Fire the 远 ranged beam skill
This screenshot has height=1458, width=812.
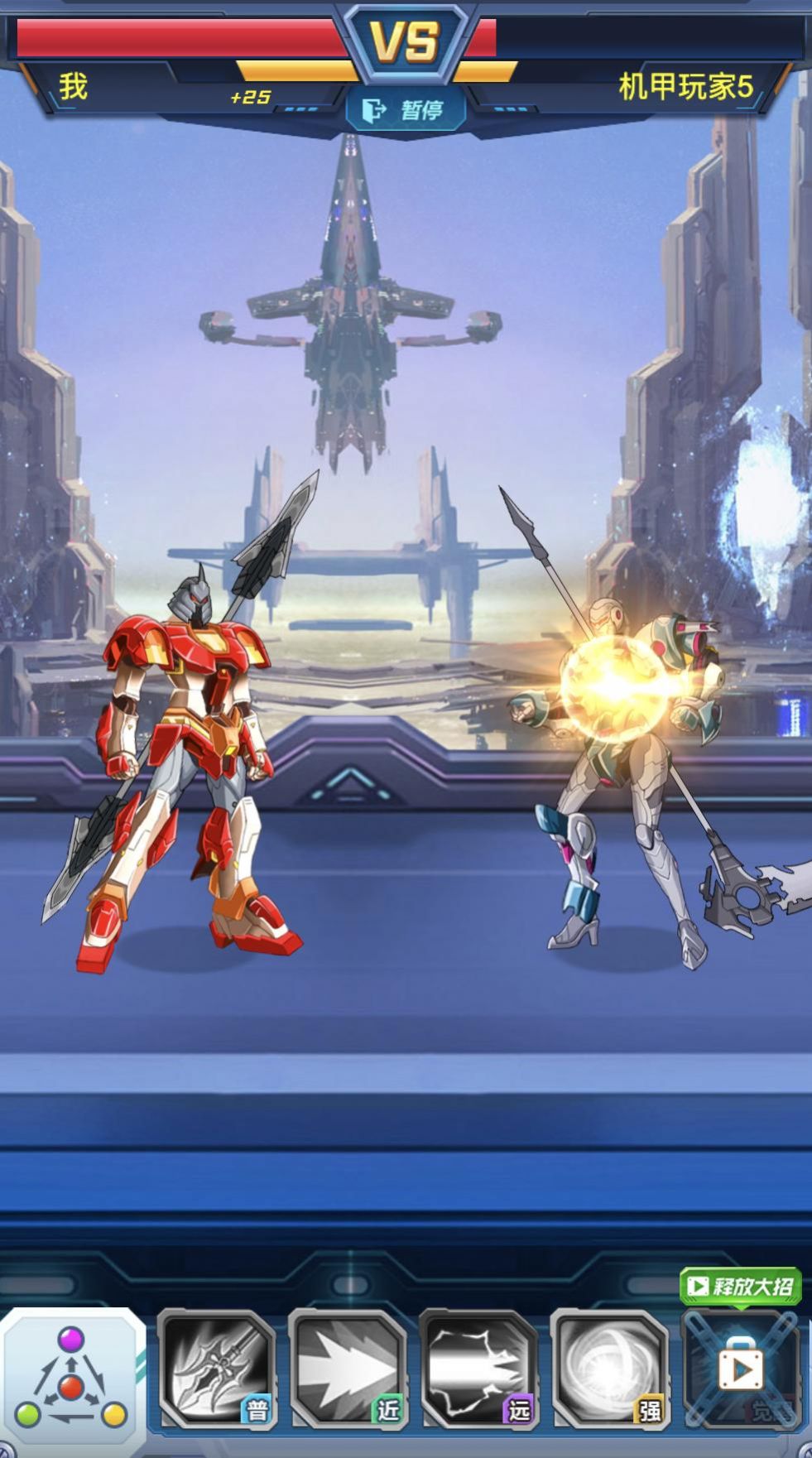[479, 1369]
